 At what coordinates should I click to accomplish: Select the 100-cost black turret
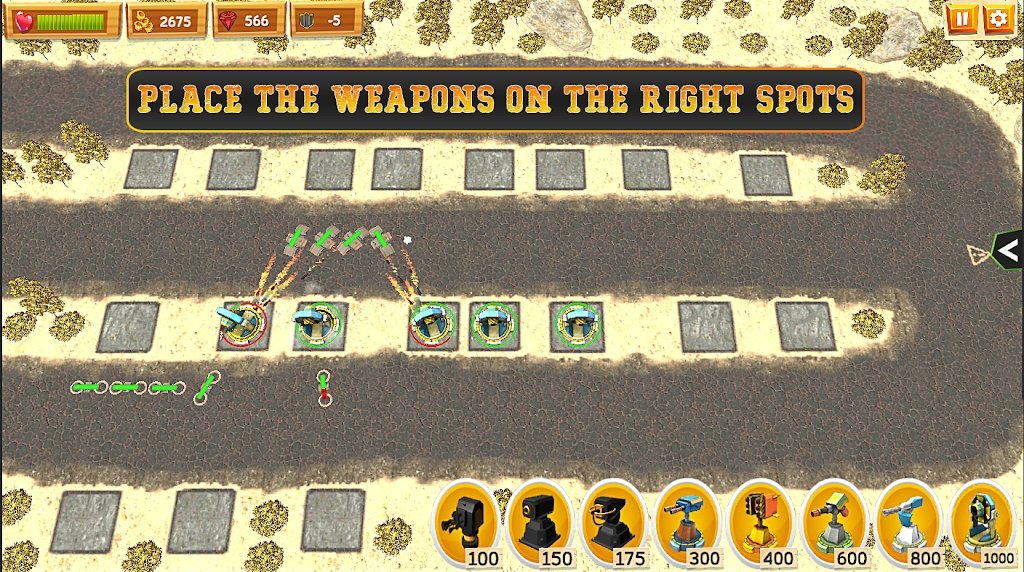tap(466, 522)
